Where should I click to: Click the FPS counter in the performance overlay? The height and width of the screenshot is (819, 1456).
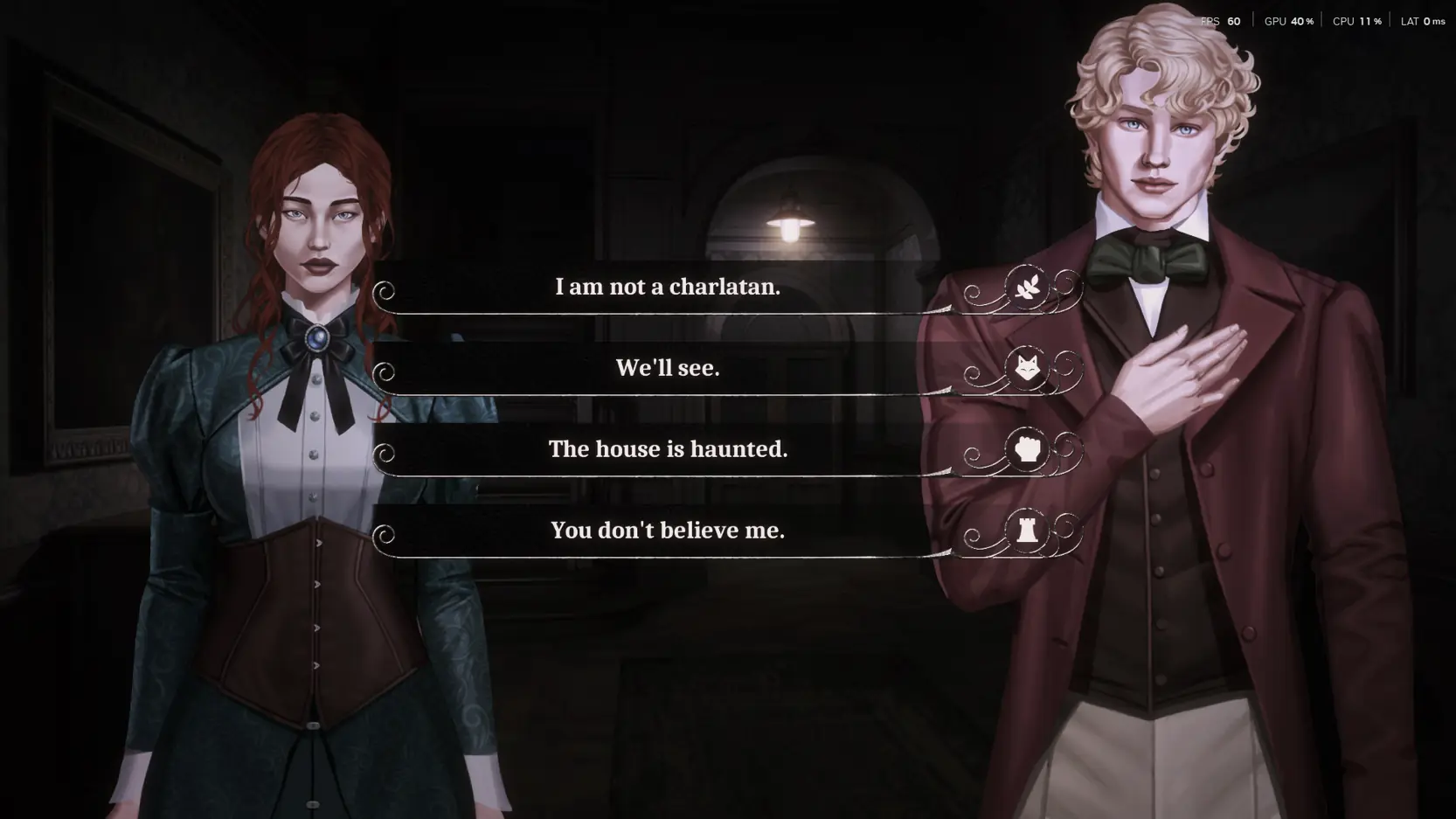[1221, 20]
